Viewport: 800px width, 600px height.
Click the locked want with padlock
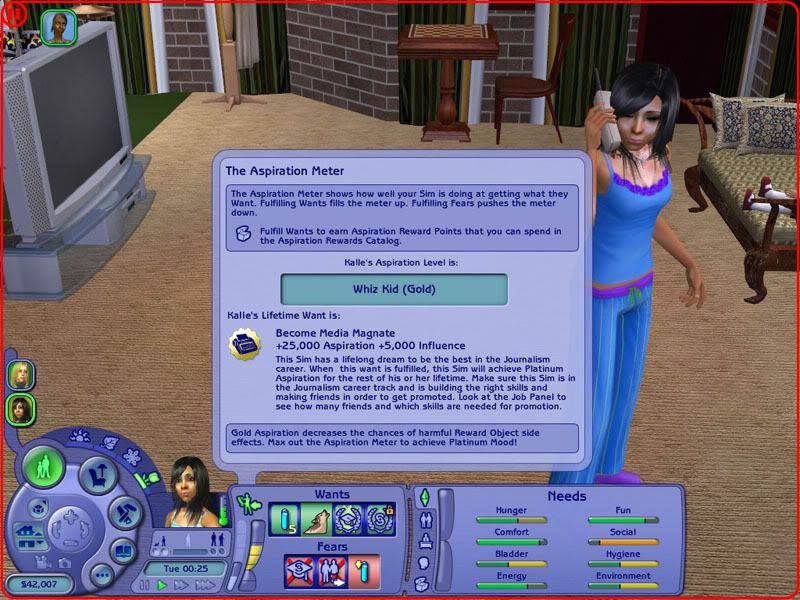click(380, 520)
